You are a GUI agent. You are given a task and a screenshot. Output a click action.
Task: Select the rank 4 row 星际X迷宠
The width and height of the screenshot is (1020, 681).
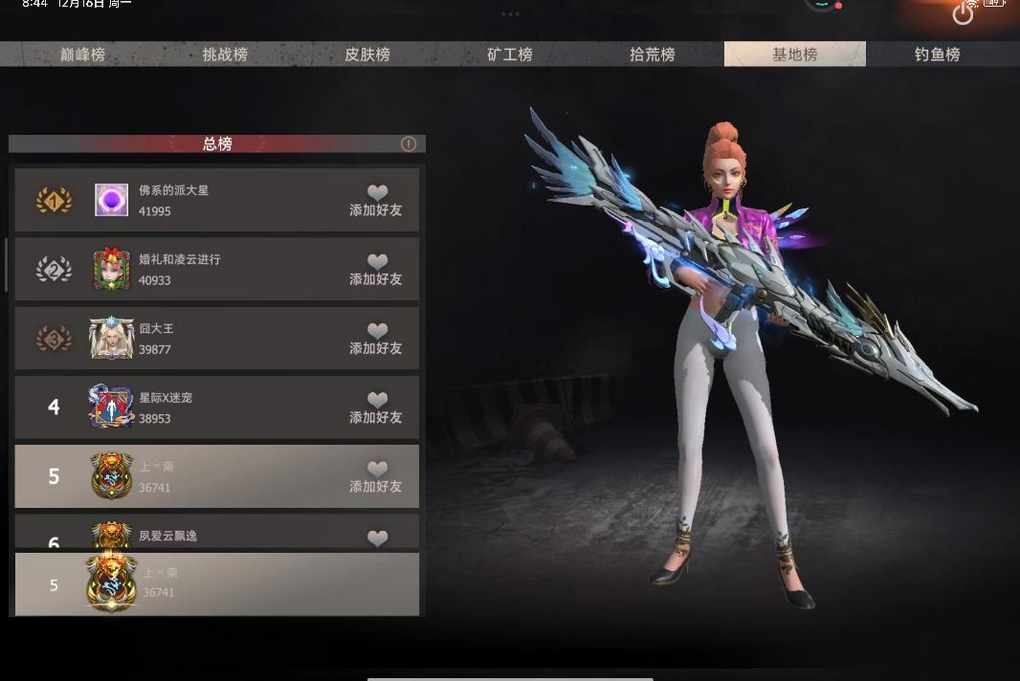[240, 407]
